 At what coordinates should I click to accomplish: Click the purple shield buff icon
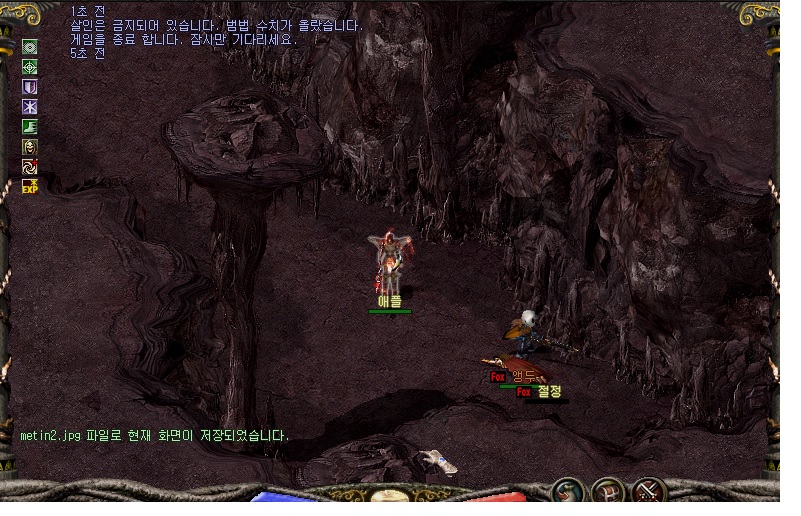[30, 87]
